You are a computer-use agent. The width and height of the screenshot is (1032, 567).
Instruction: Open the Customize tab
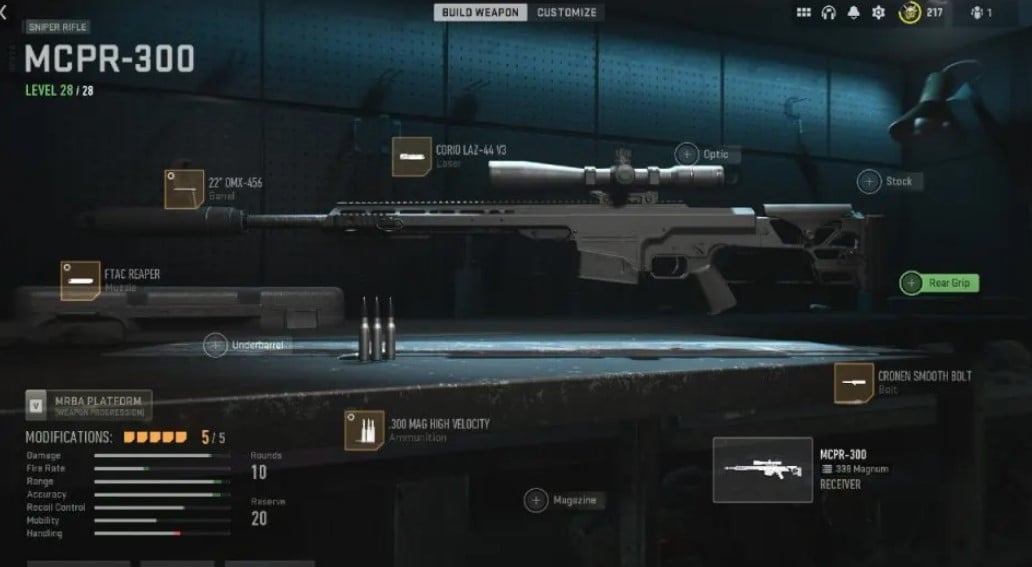coord(566,13)
